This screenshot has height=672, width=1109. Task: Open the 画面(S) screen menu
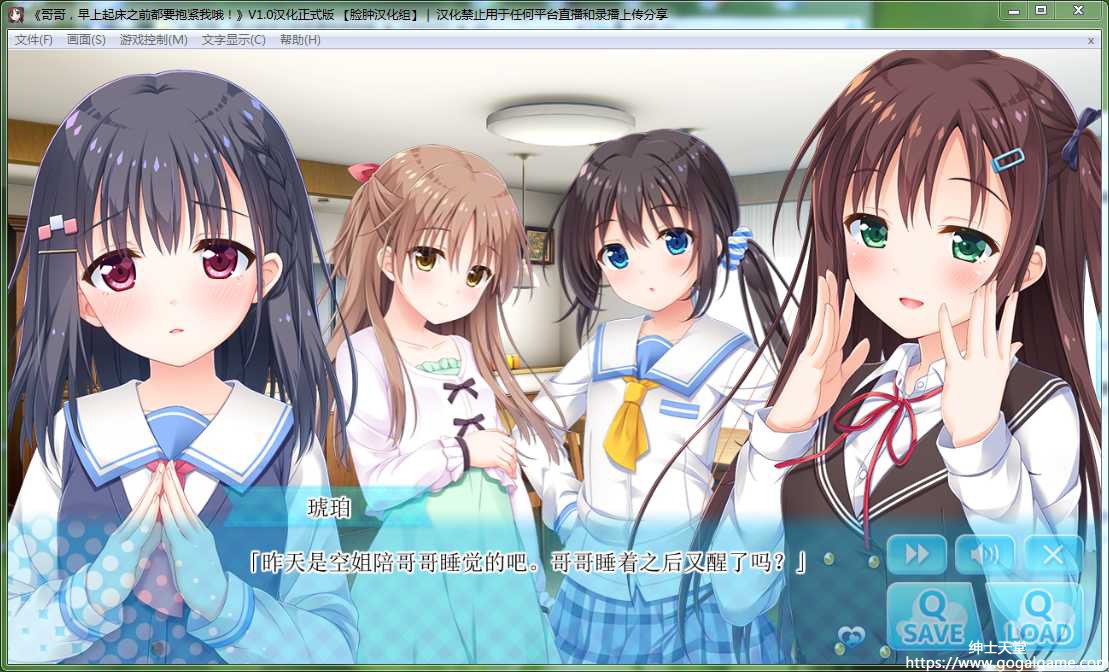click(x=86, y=40)
